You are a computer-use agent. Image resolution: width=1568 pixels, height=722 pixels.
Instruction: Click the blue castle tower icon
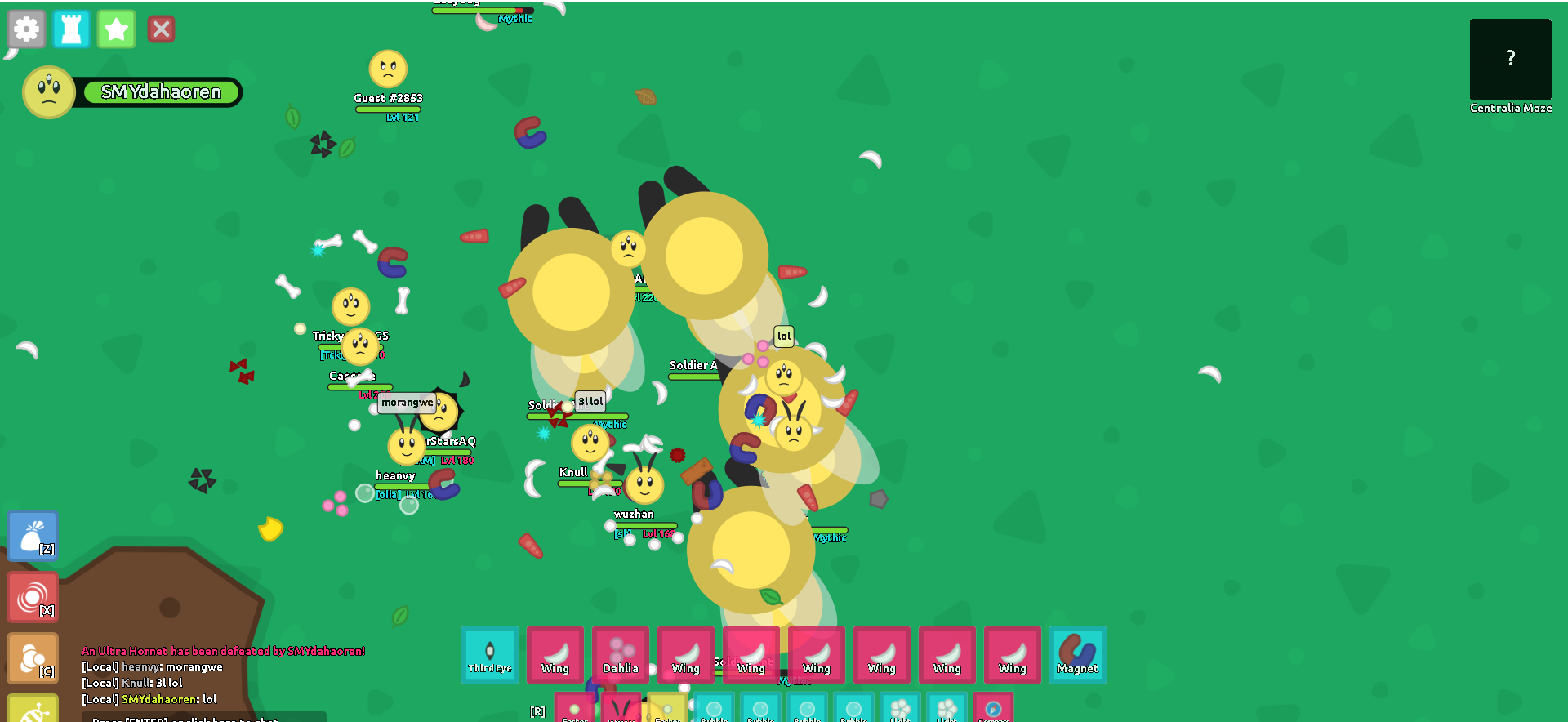(71, 29)
